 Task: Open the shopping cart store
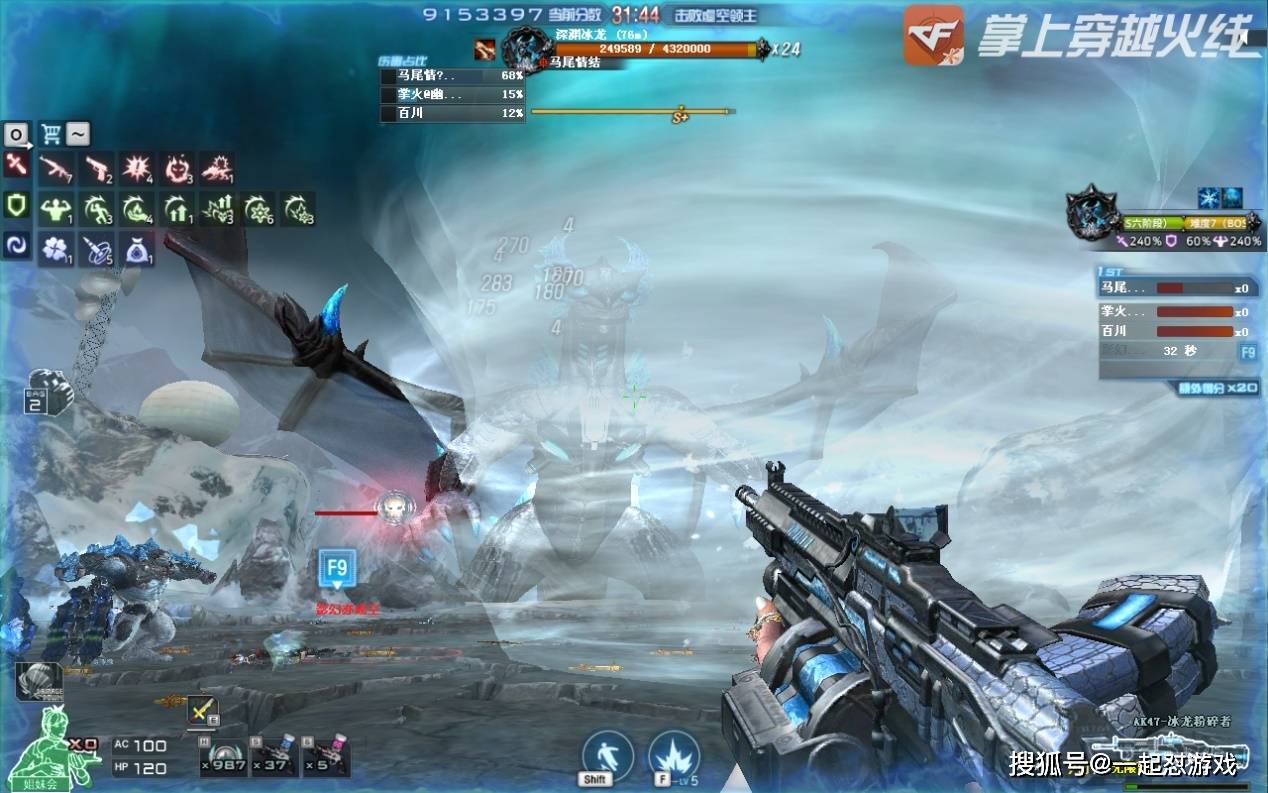[x=50, y=134]
